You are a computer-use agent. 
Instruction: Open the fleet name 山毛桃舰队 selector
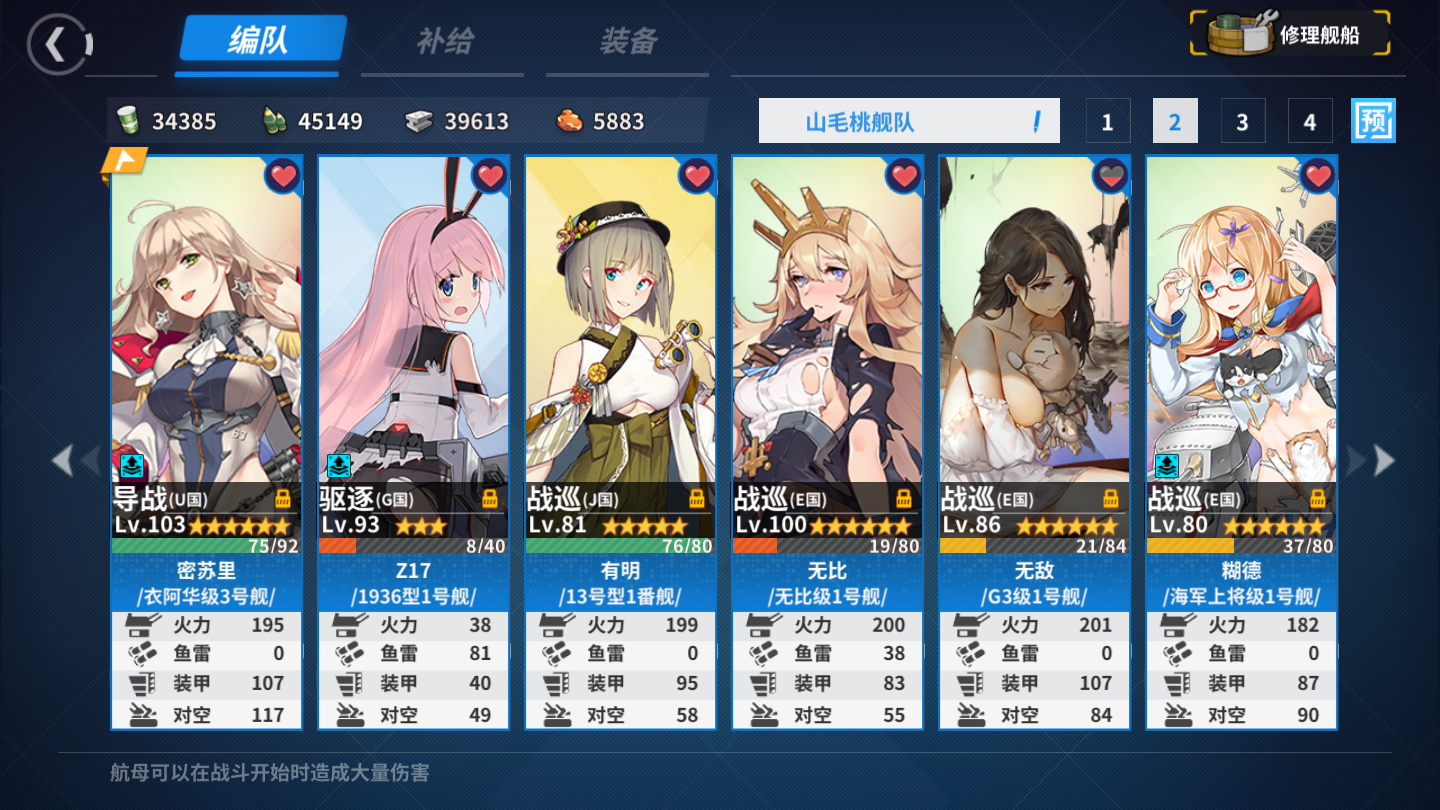[908, 119]
